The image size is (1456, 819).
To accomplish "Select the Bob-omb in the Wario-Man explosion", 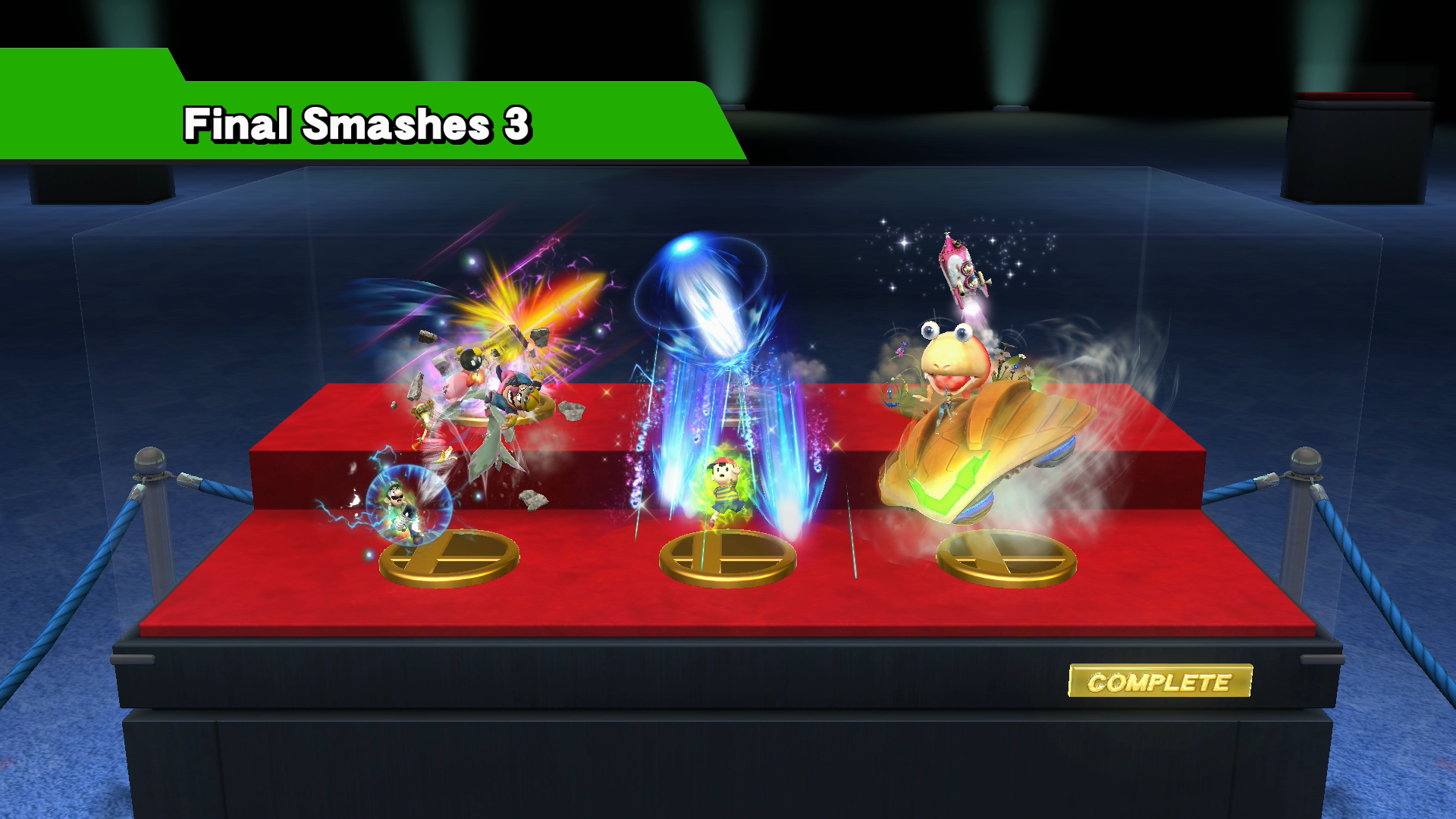I will click(470, 360).
